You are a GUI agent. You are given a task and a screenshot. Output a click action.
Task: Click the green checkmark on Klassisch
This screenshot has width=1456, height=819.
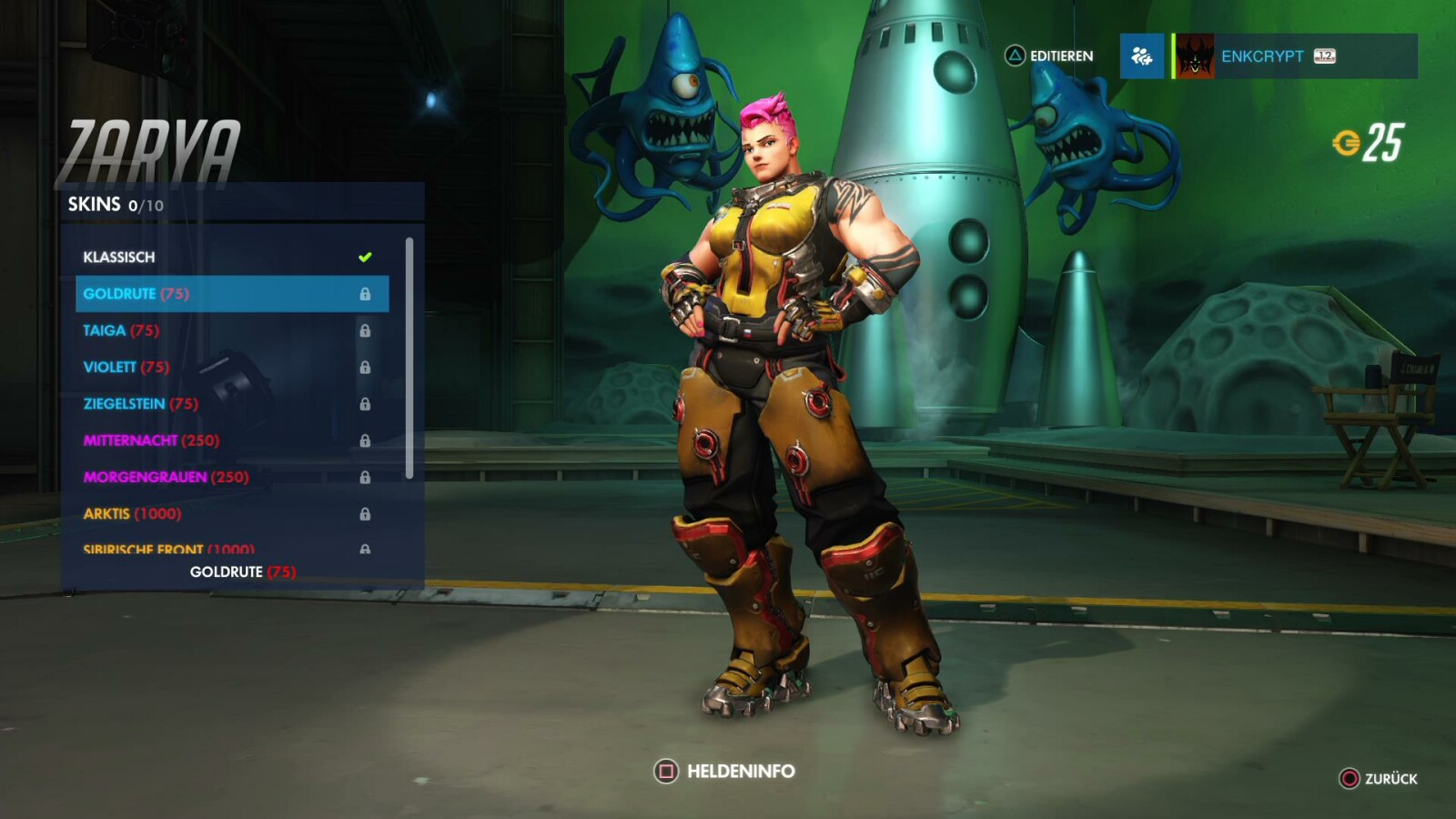click(x=364, y=257)
